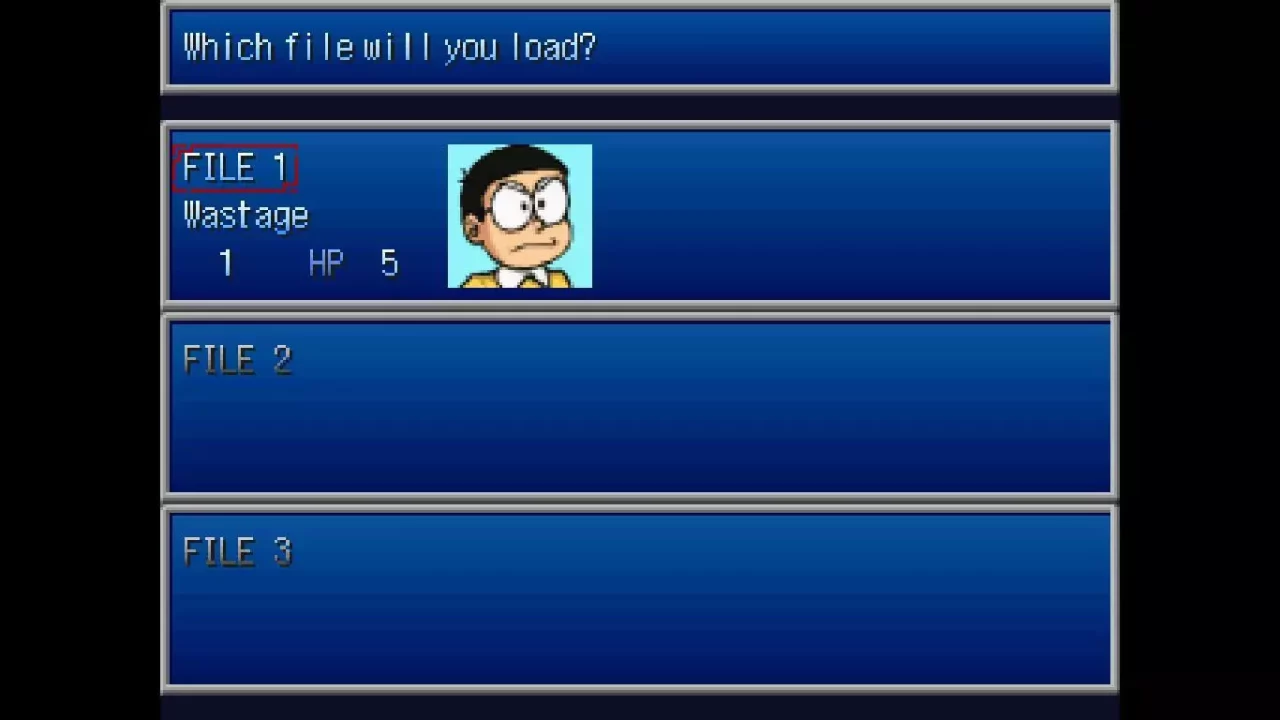
Task: Click the highlighted FILE 1 label
Action: pos(236,167)
